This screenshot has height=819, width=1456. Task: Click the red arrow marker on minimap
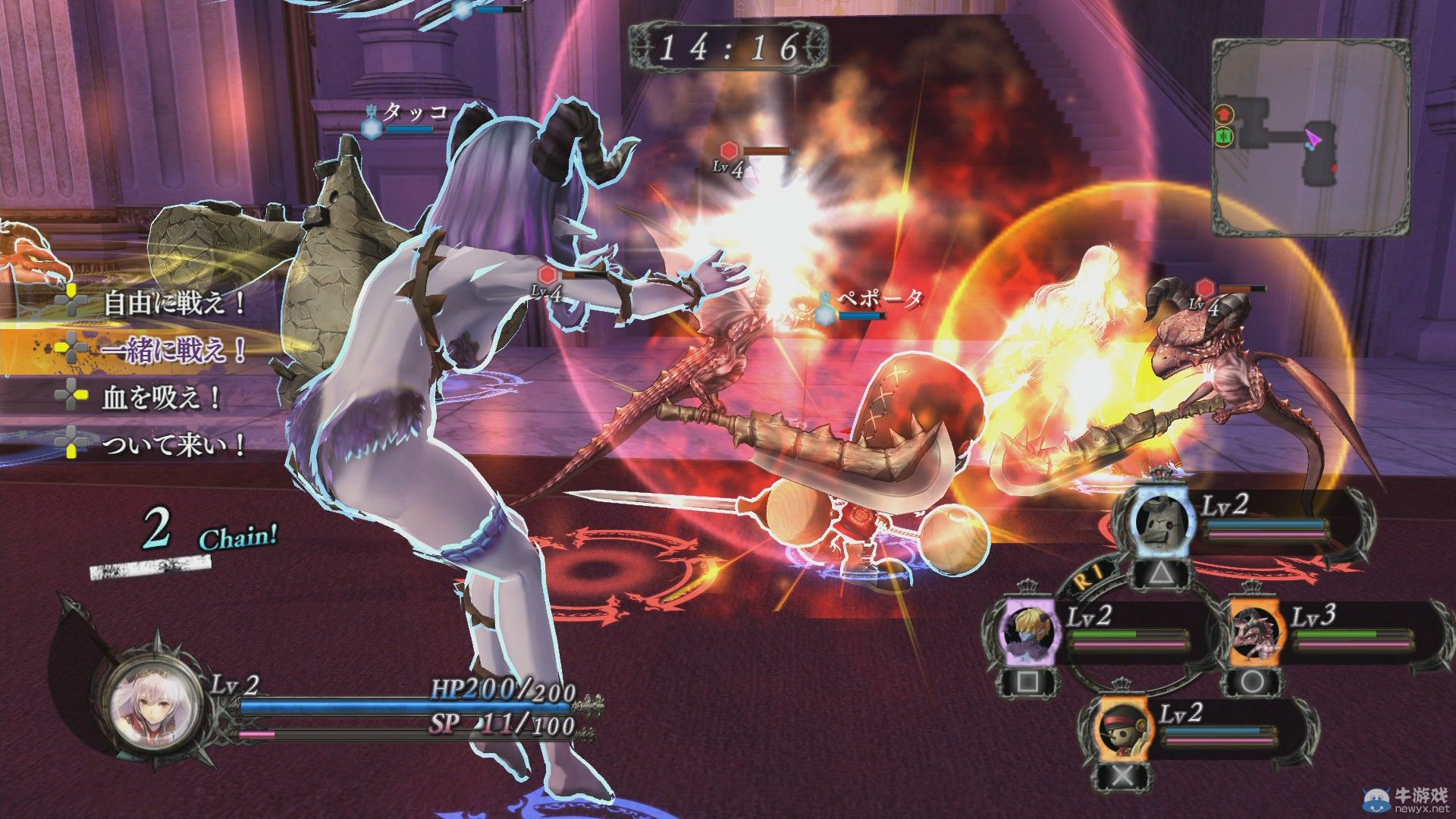(1223, 114)
